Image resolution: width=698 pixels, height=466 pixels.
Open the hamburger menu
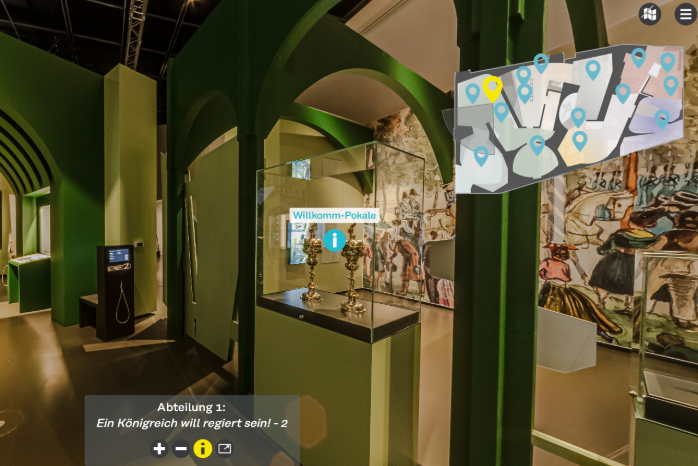[x=685, y=14]
